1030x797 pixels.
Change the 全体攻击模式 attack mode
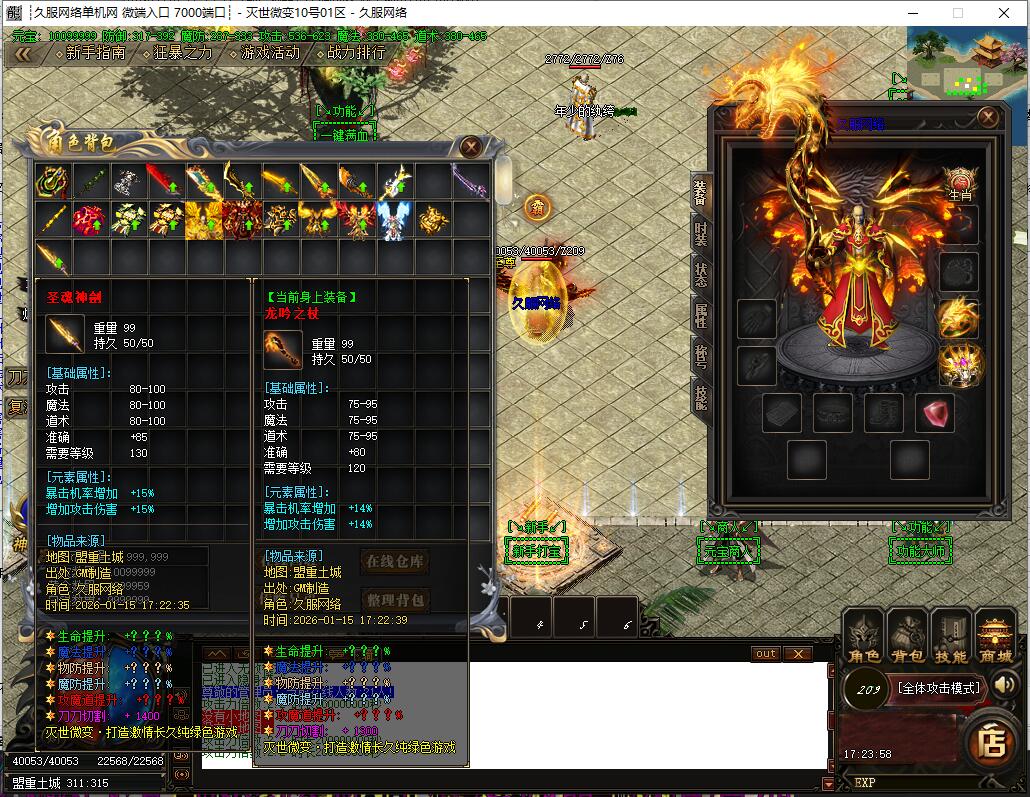[x=938, y=688]
